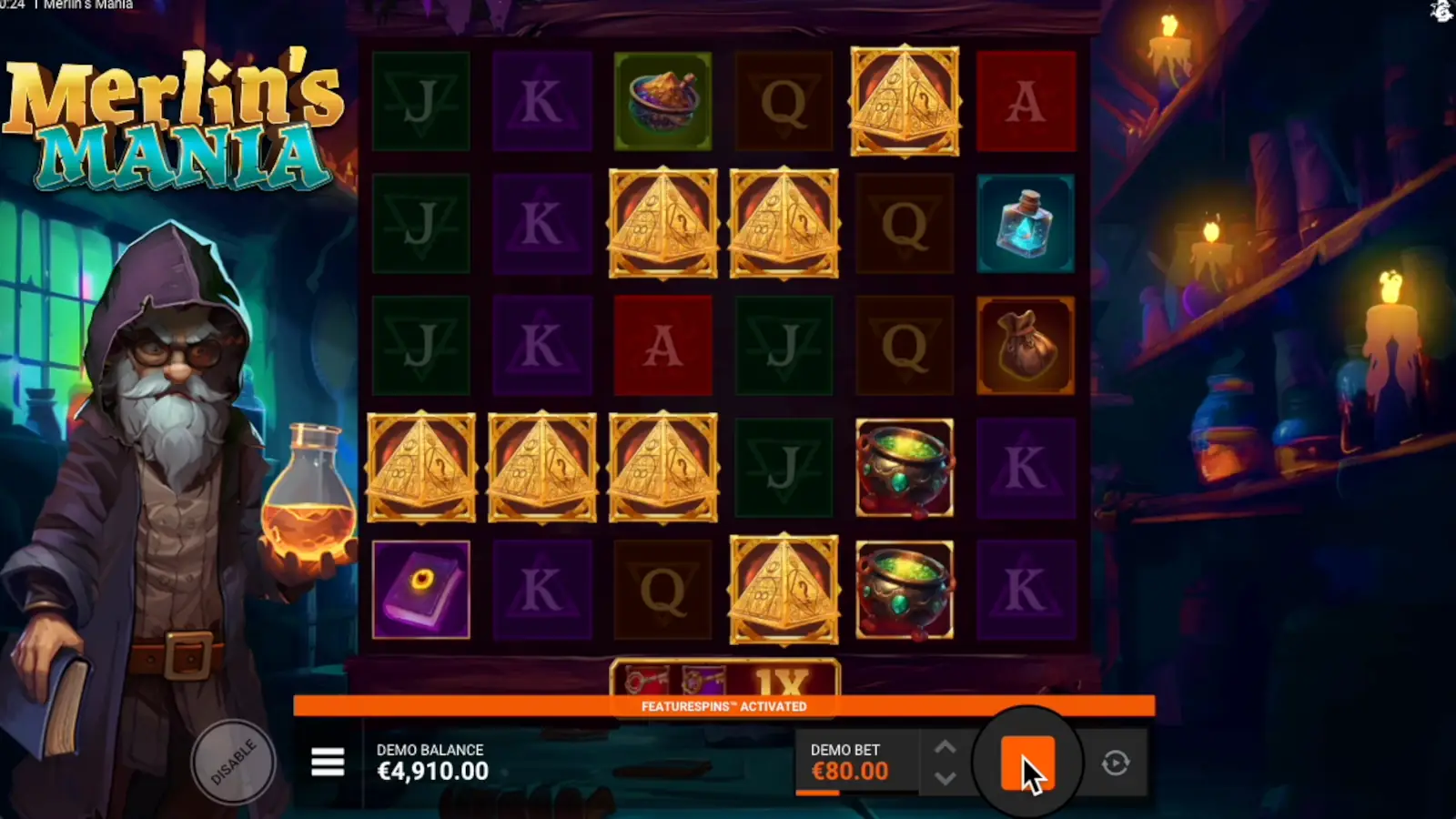Click the DEMO BET €80.00 amount
The image size is (1456, 819).
click(x=850, y=770)
